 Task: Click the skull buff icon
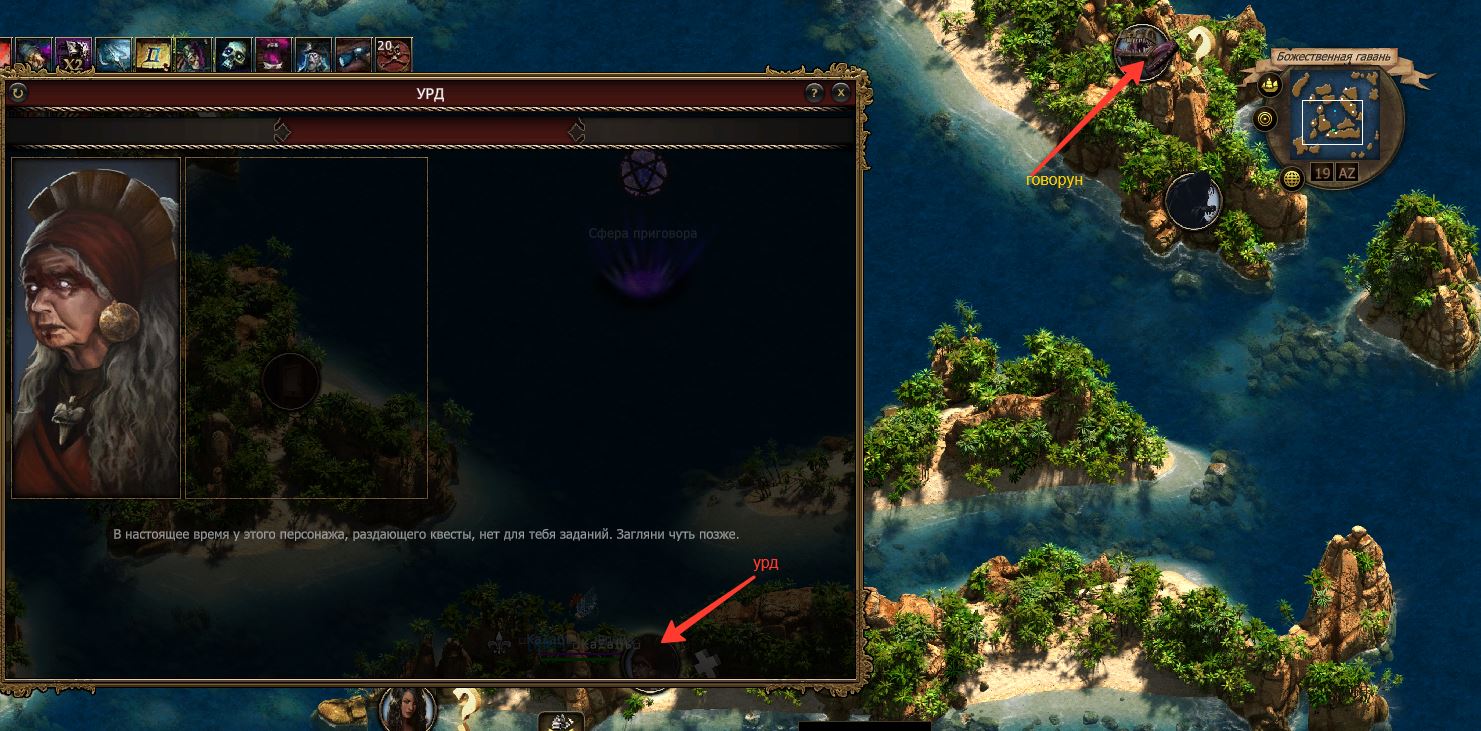coord(233,54)
